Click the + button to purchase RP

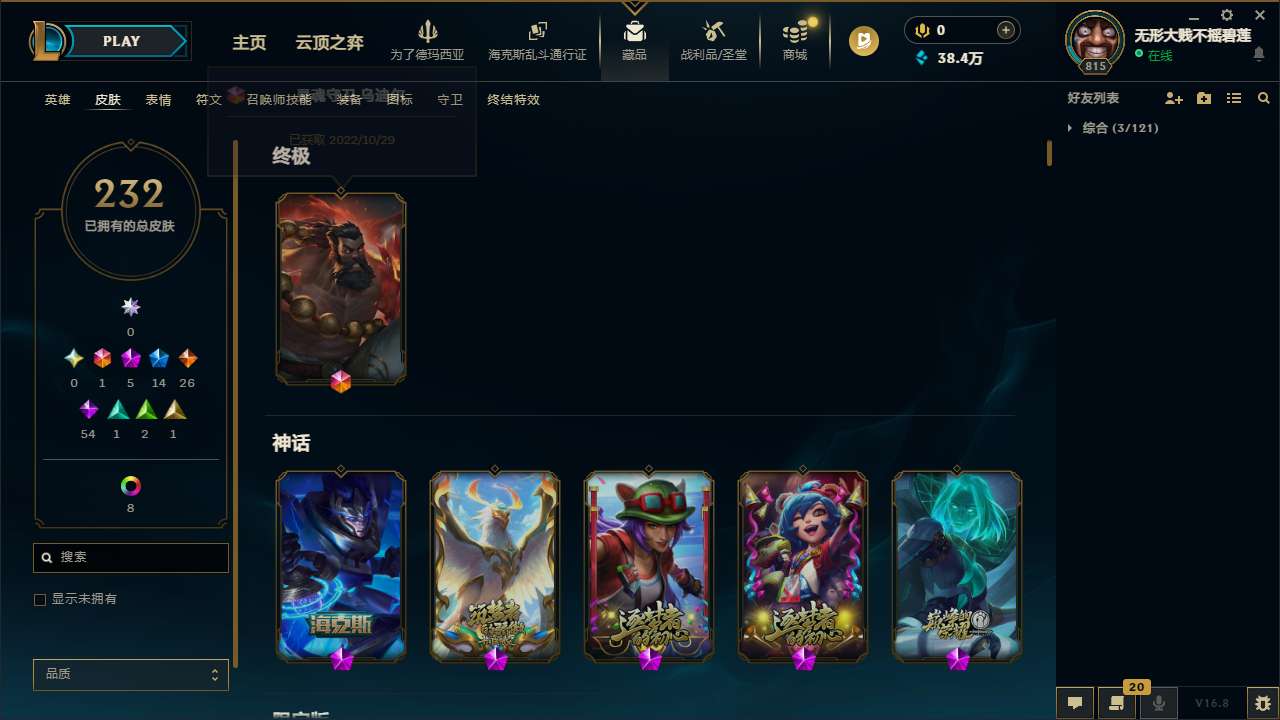pyautogui.click(x=1008, y=30)
